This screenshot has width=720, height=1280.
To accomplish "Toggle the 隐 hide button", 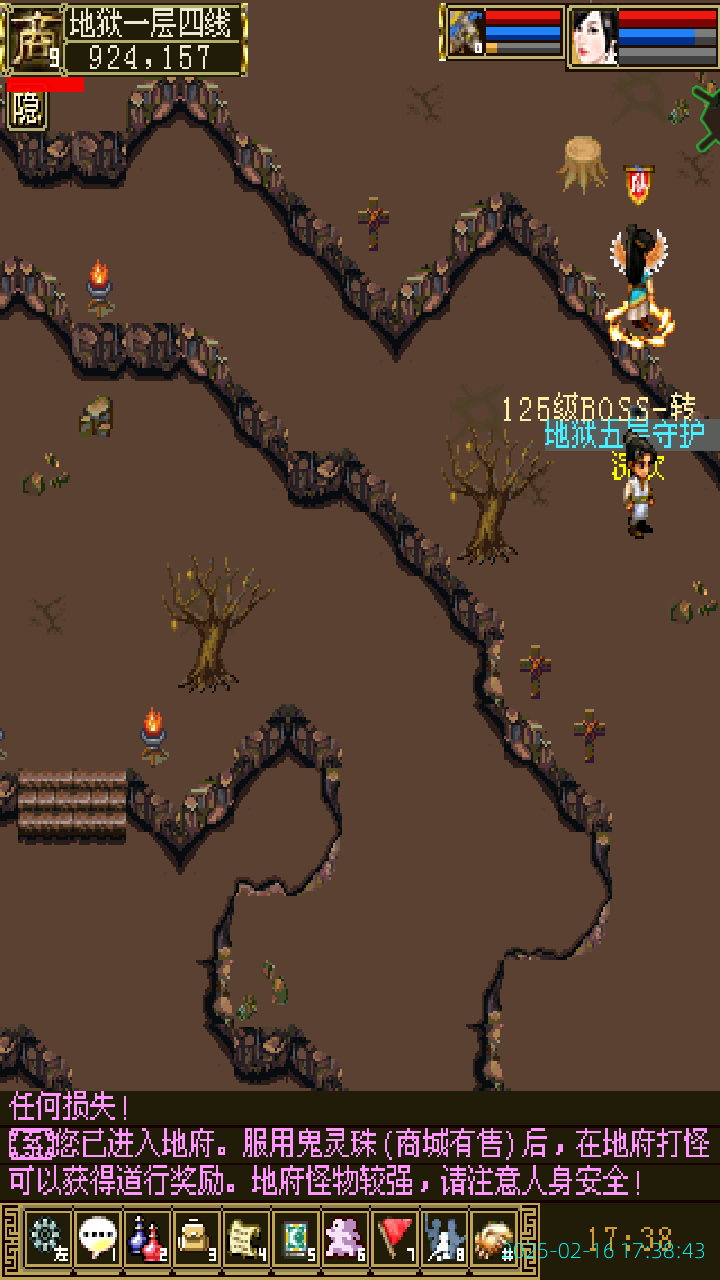I will click(x=27, y=110).
